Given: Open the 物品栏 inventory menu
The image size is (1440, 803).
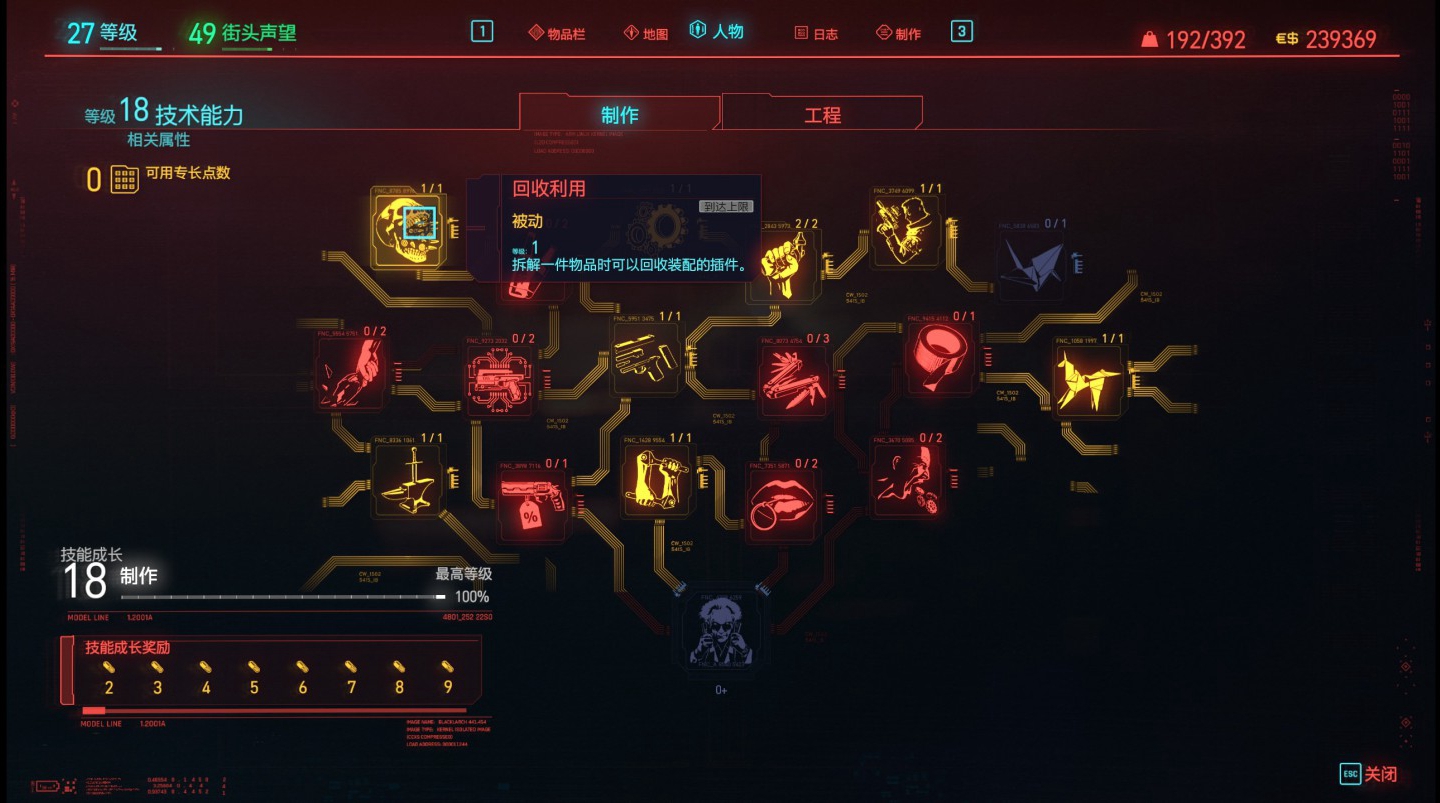Looking at the screenshot, I should tap(557, 34).
